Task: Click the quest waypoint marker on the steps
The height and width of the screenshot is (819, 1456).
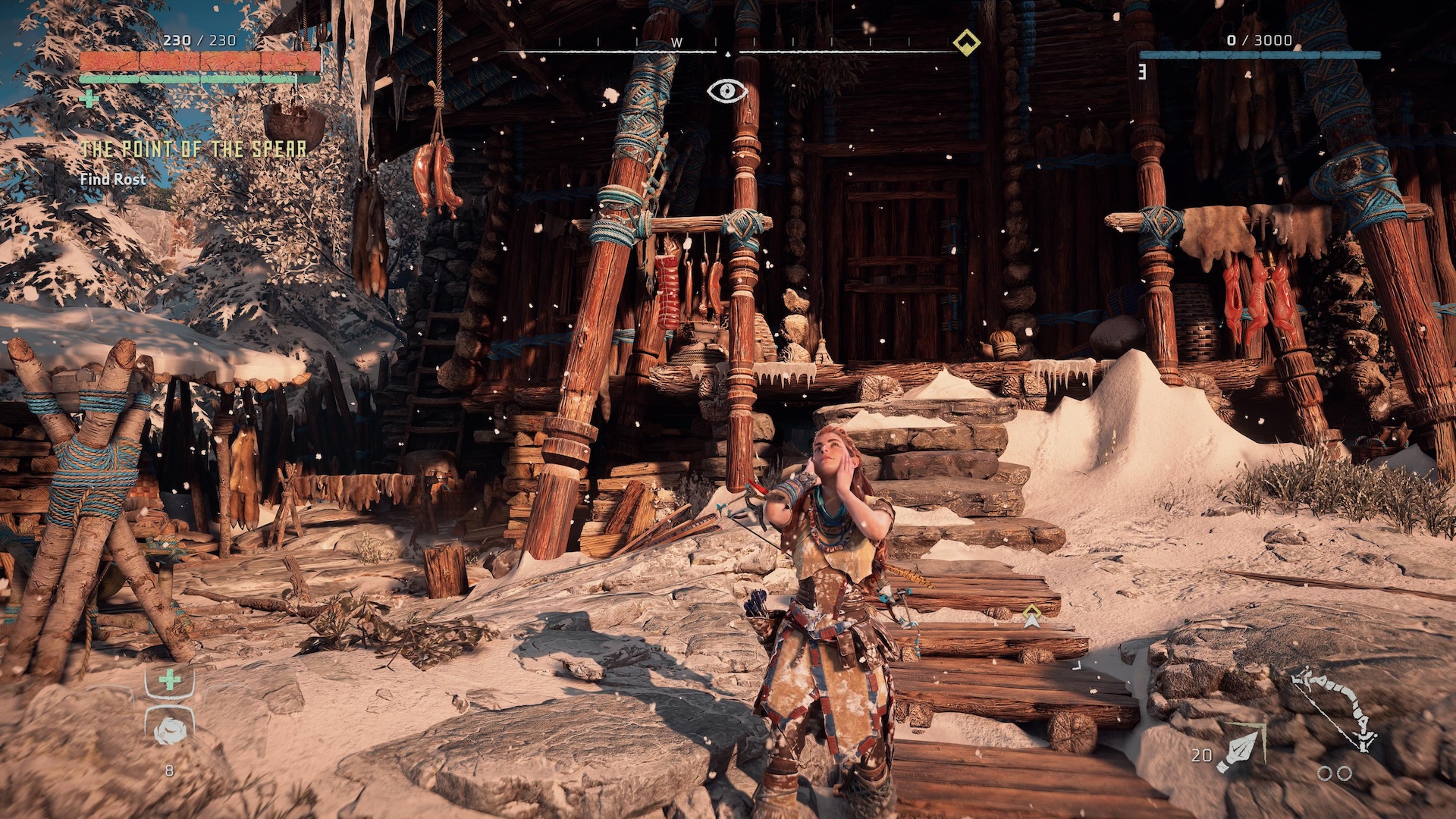Action: [1031, 617]
